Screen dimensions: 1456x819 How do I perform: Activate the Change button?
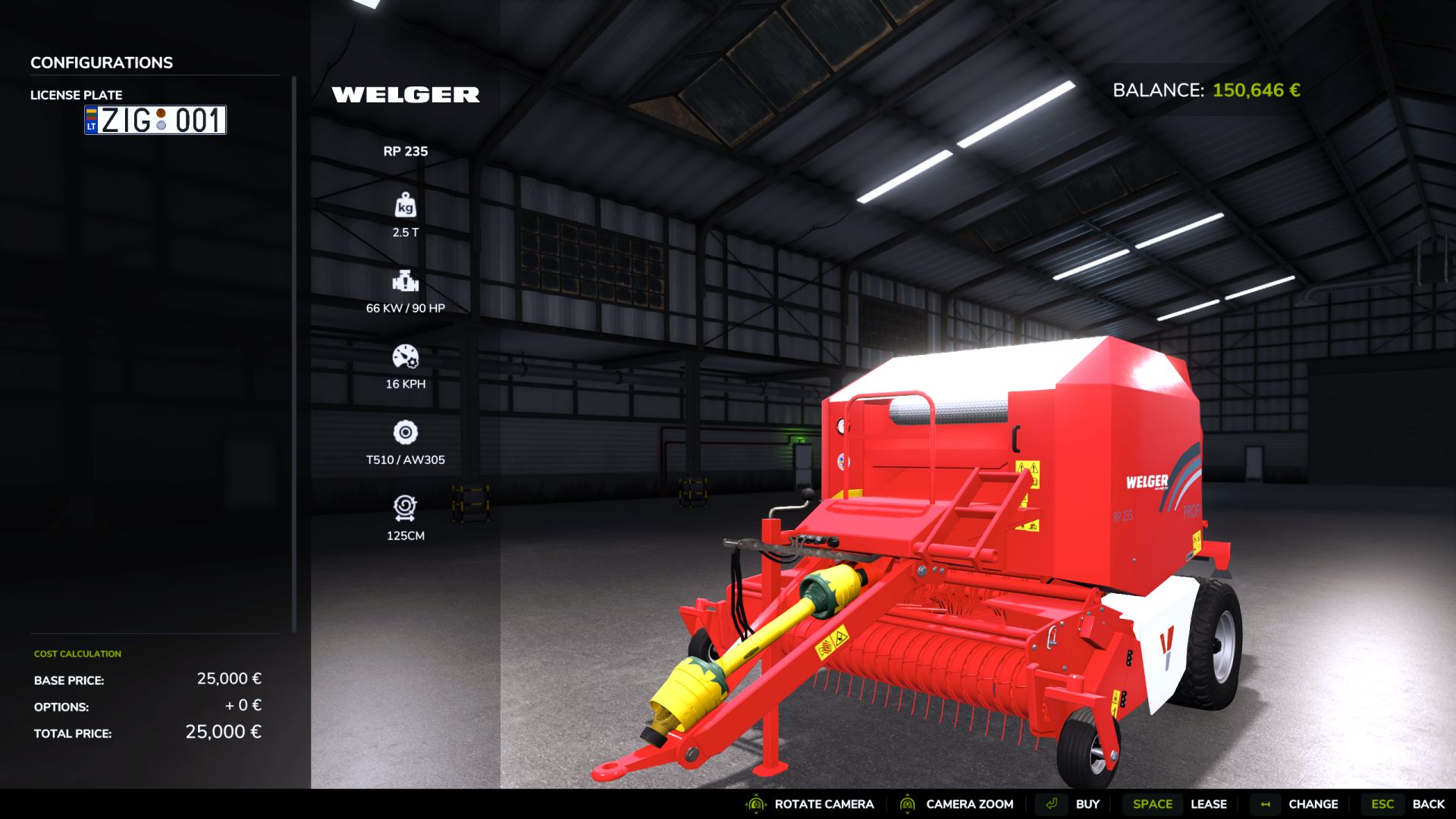tap(1312, 804)
